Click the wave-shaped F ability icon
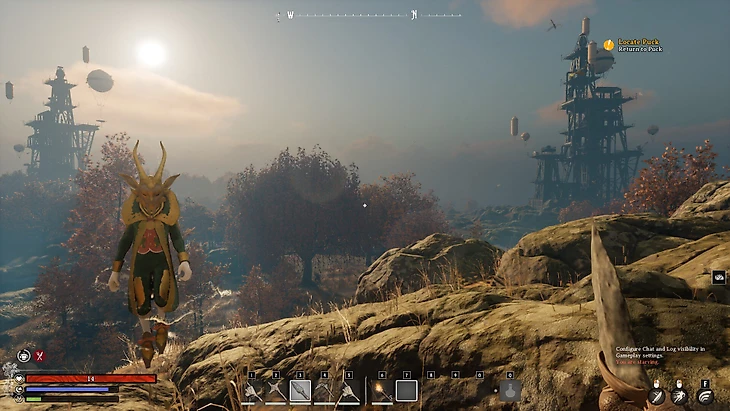 pyautogui.click(x=705, y=396)
